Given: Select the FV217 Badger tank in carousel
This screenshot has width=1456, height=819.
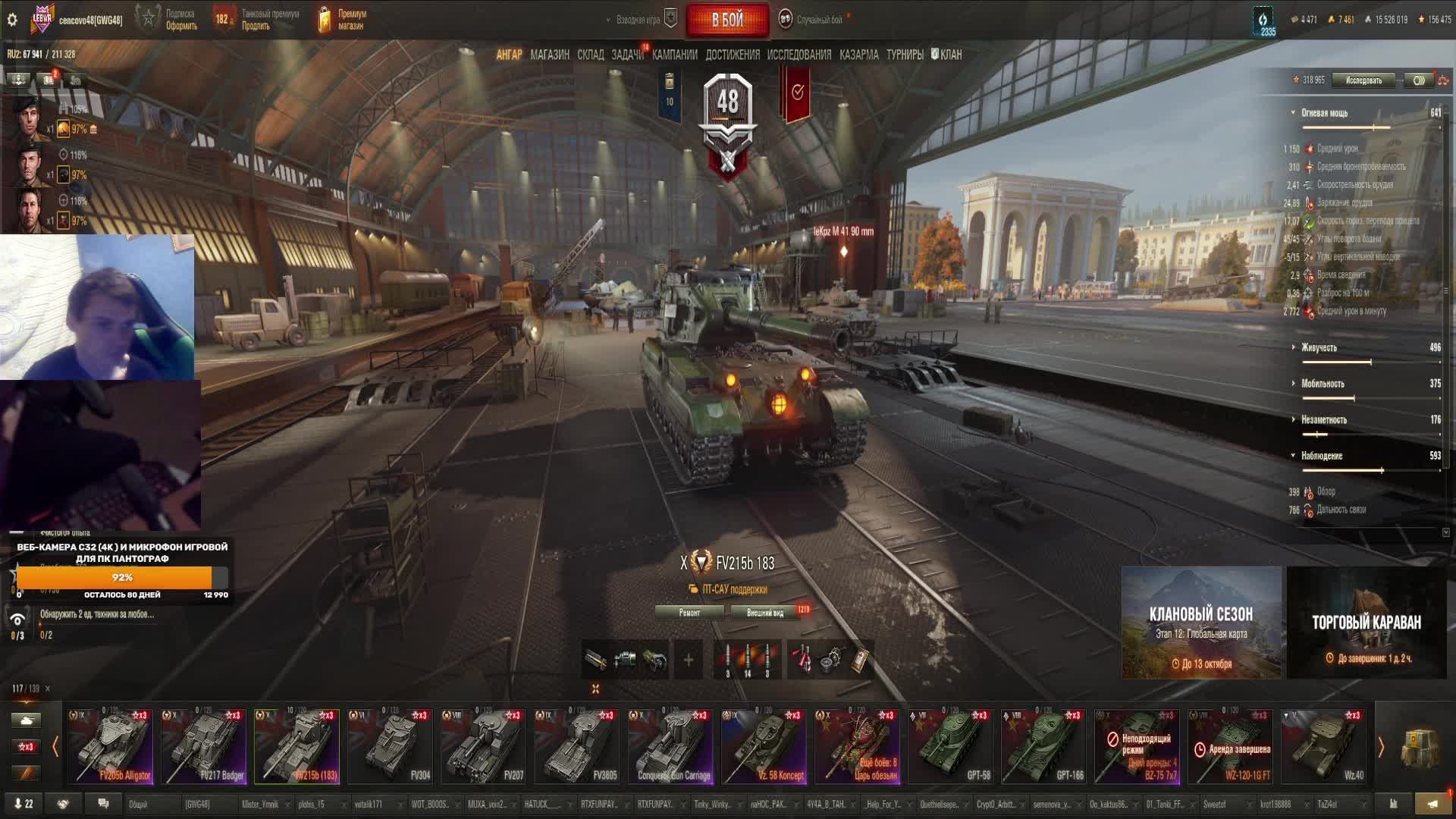Looking at the screenshot, I should (x=203, y=746).
